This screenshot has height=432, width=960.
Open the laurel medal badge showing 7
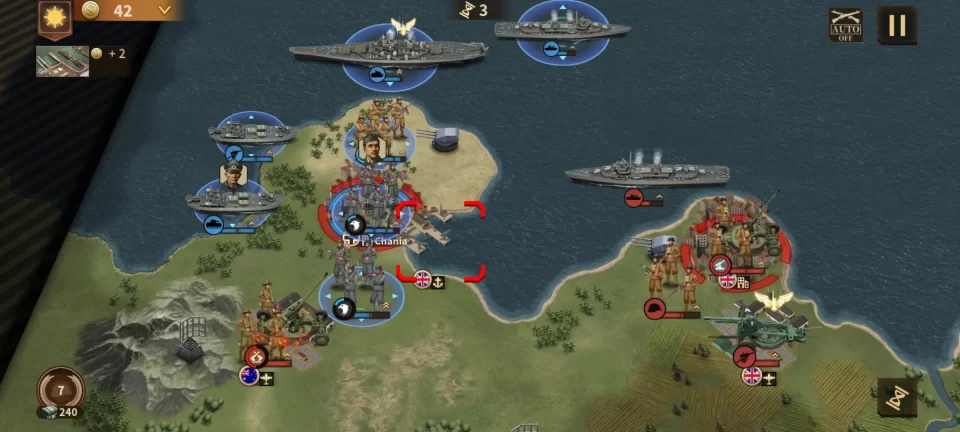(x=60, y=388)
